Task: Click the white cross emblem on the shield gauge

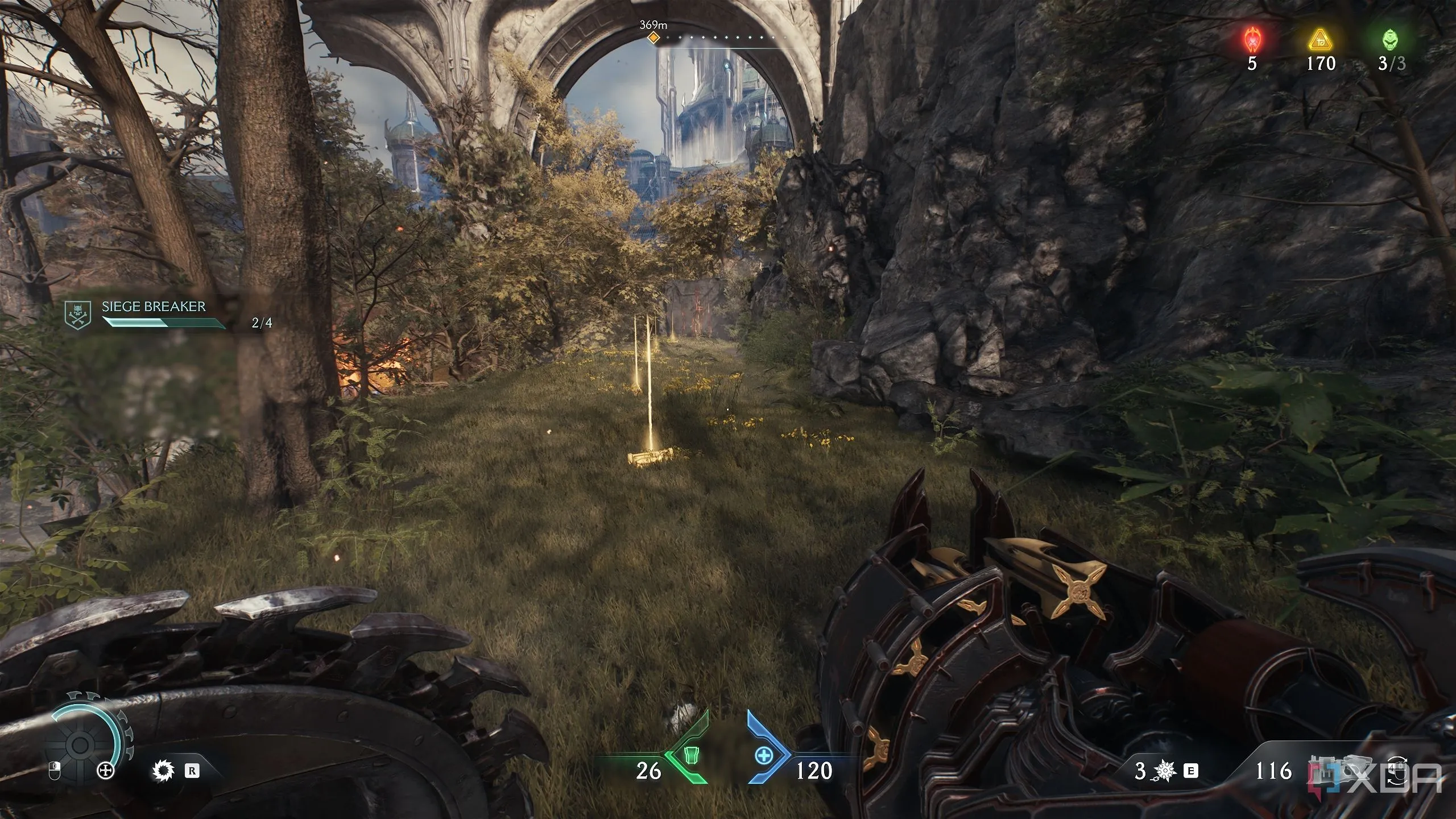Action: 106,771
